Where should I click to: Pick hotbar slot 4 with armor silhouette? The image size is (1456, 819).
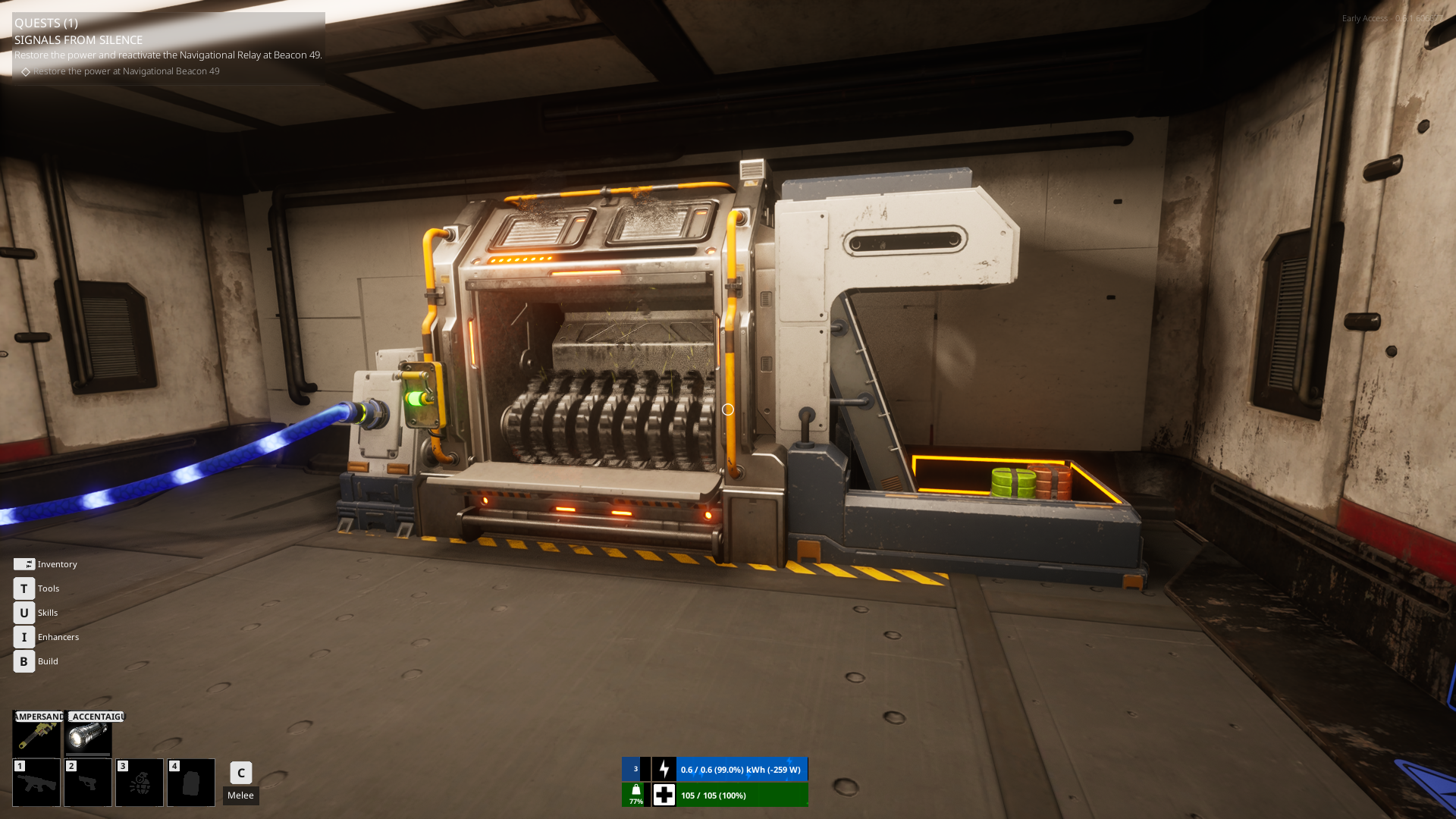(191, 783)
